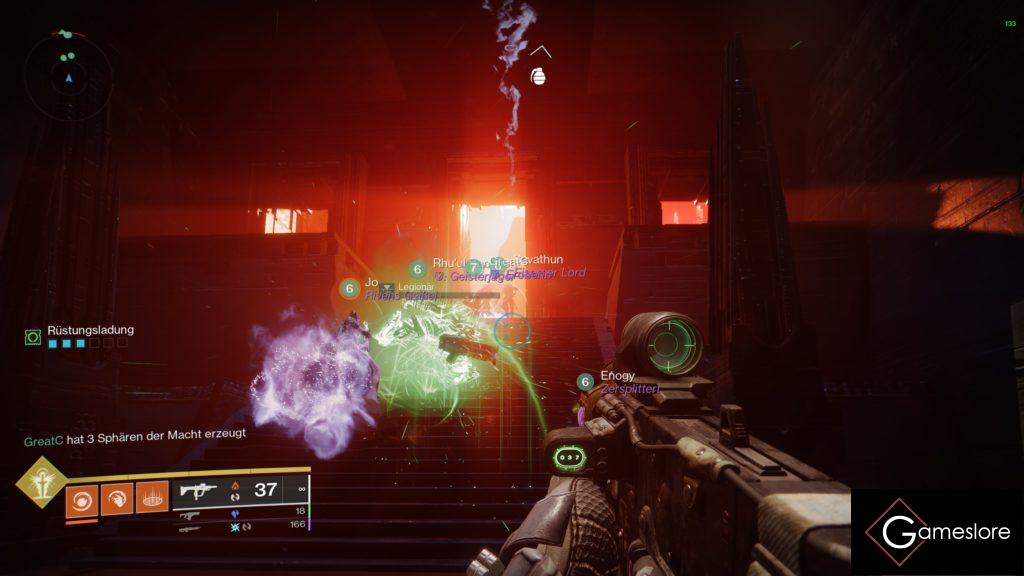This screenshot has height=576, width=1024.
Task: Trigger the rift class ability icon
Action: (x=151, y=497)
